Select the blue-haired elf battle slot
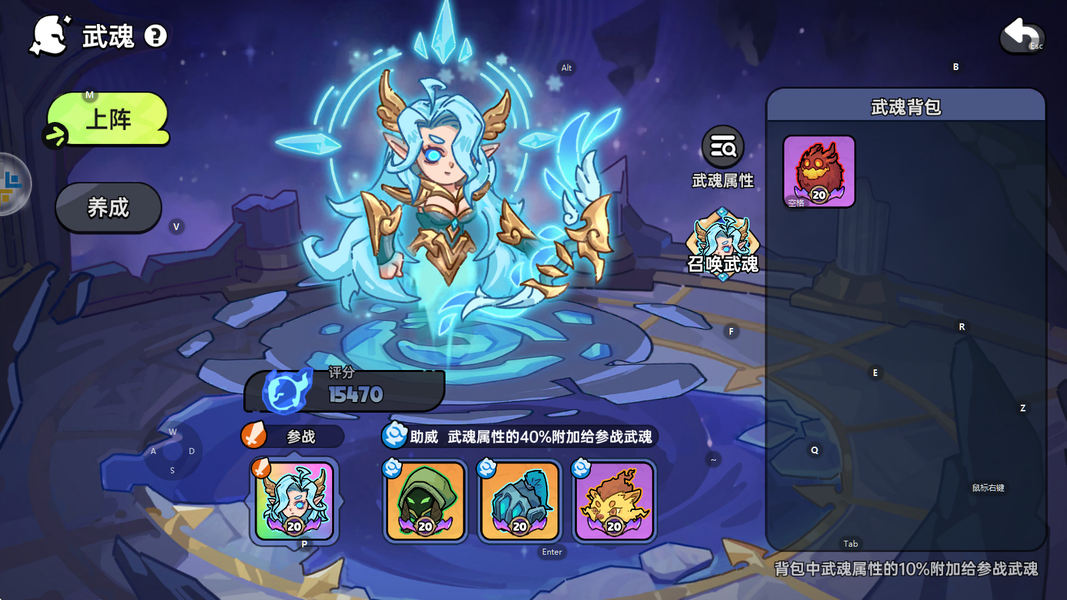 click(x=294, y=501)
